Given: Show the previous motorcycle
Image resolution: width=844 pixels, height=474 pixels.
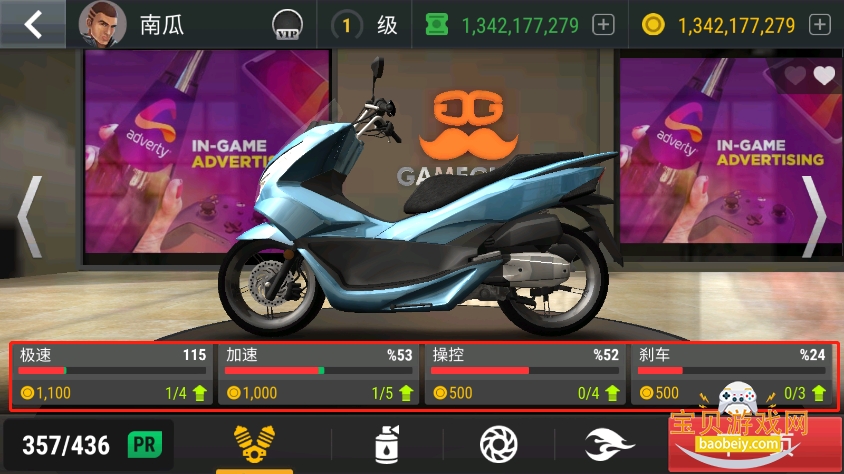Looking at the screenshot, I should click(x=29, y=217).
